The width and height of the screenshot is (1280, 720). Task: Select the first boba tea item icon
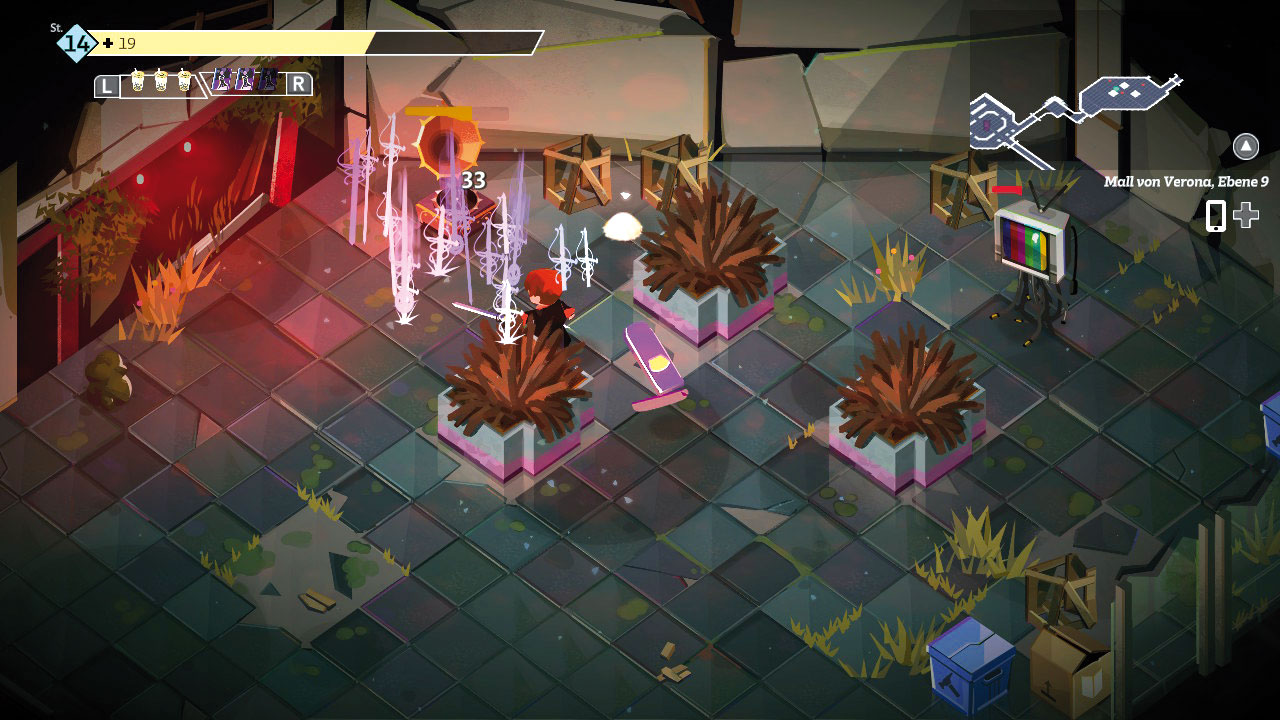137,81
